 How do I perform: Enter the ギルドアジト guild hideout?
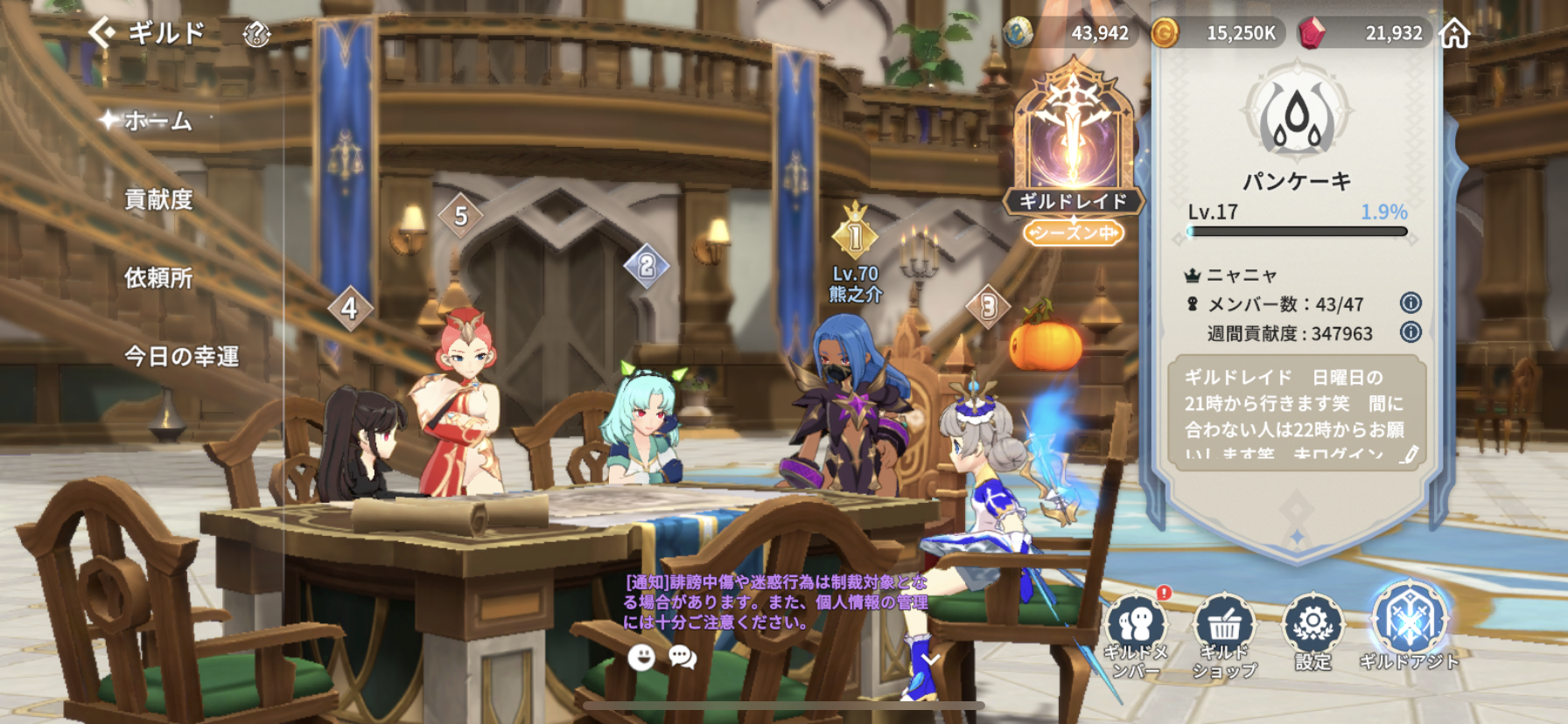[1409, 626]
